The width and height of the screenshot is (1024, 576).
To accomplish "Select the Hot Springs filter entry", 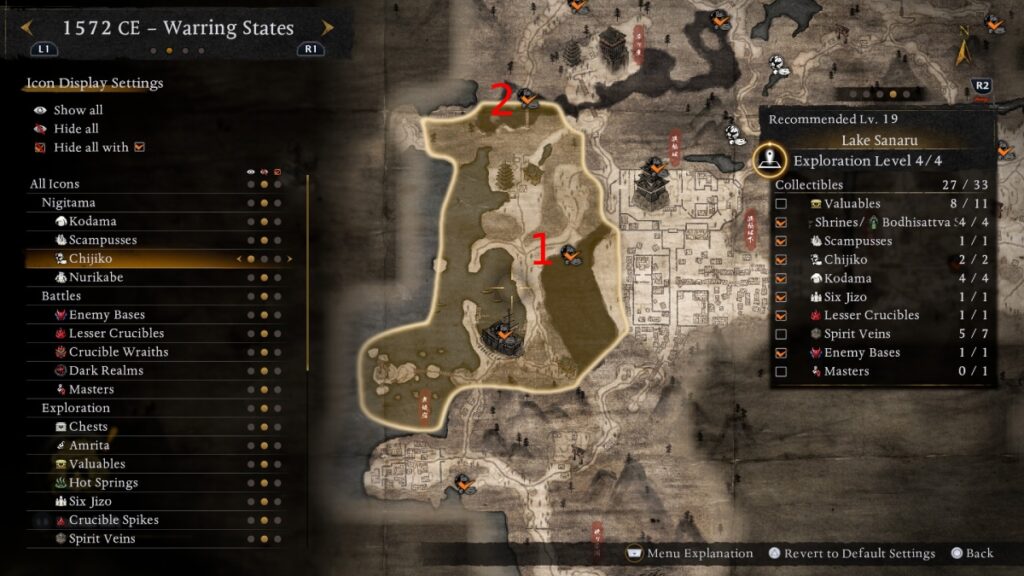I will 103,483.
